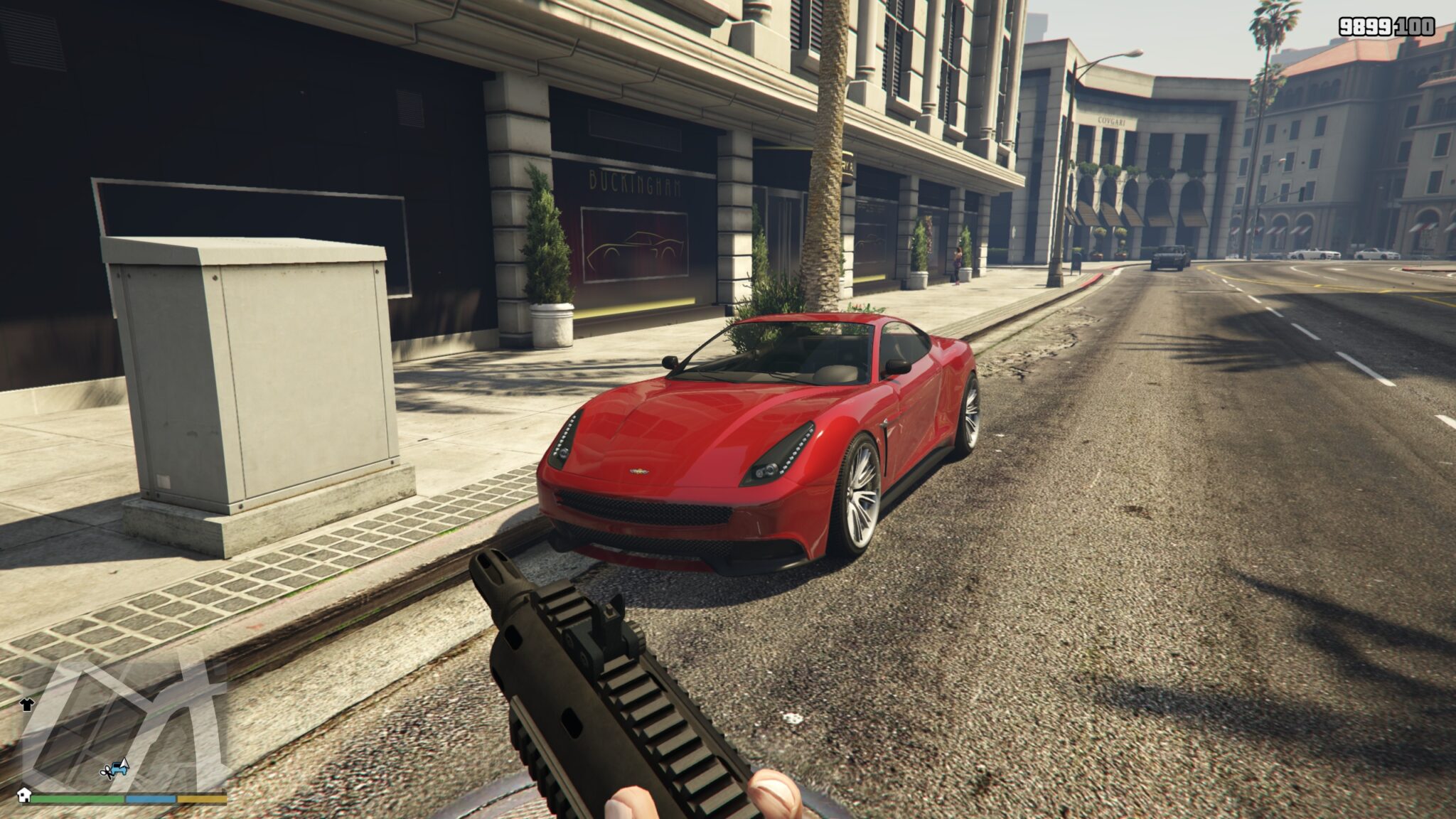The width and height of the screenshot is (1456, 819).
Task: Click the white safehouse house blip
Action: point(24,796)
